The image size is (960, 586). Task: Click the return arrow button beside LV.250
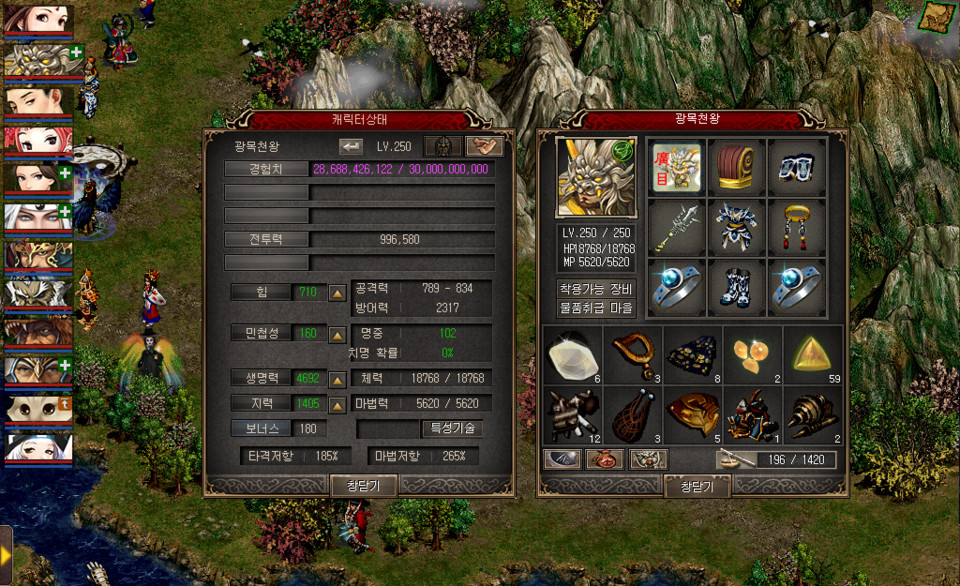pos(351,146)
